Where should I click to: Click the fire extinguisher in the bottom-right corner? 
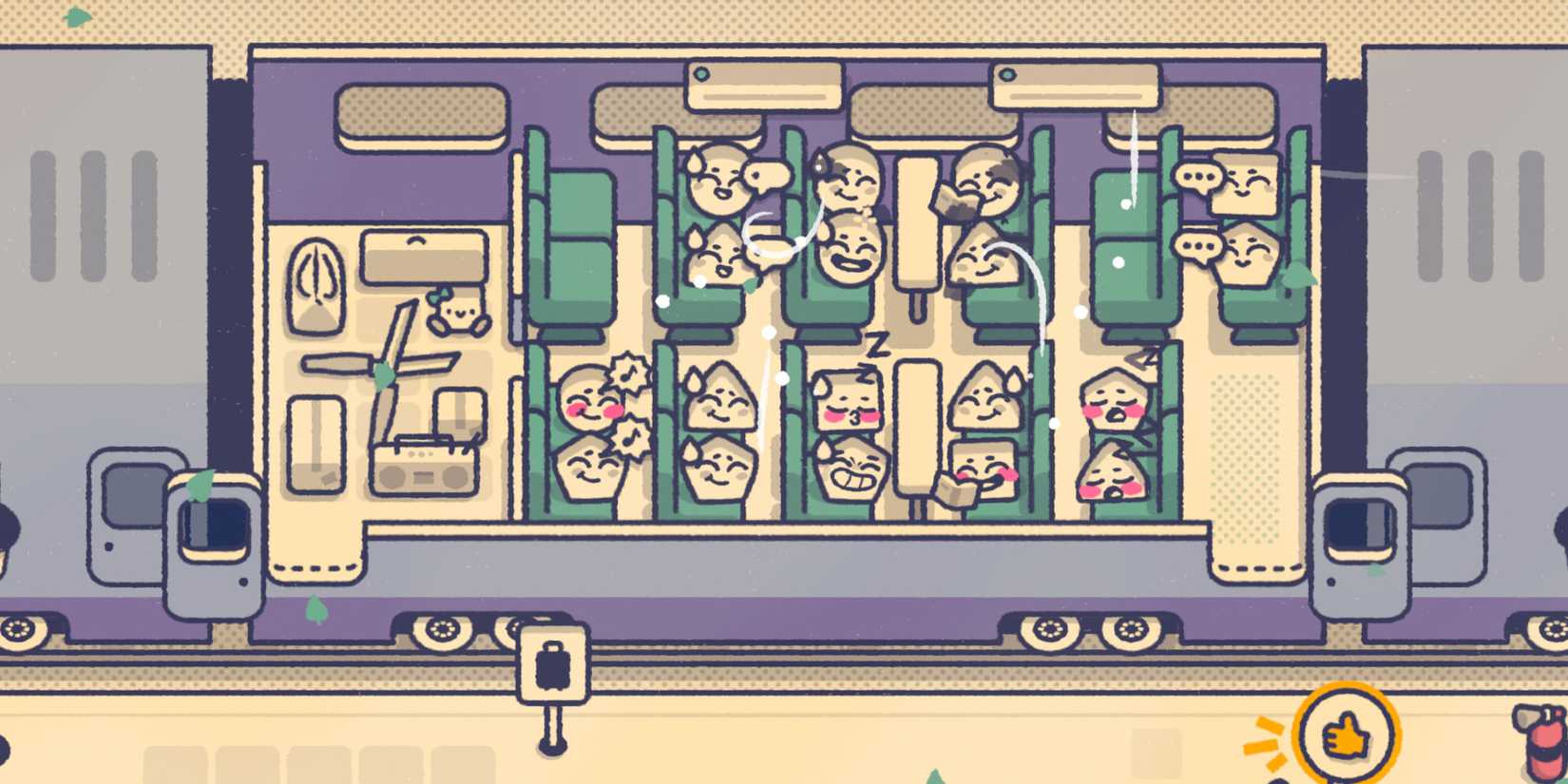(x=1544, y=751)
